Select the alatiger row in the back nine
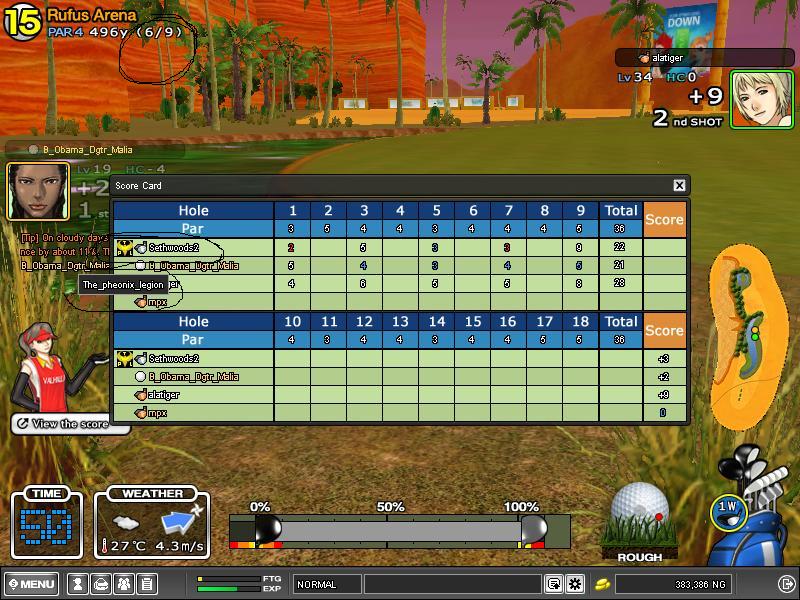Viewport: 800px width, 600px height. point(163,395)
